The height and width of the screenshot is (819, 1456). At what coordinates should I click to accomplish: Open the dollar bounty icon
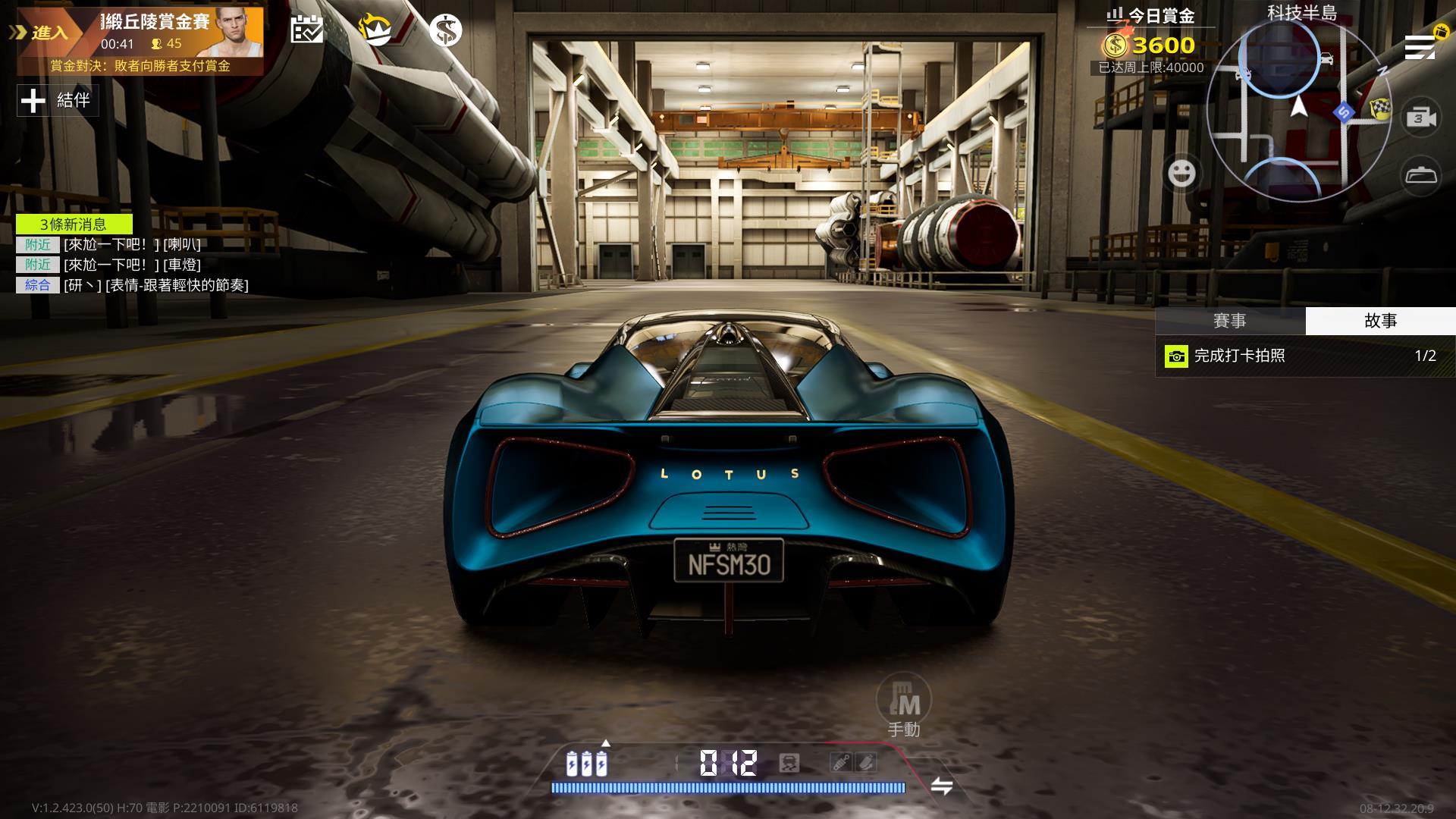(445, 30)
